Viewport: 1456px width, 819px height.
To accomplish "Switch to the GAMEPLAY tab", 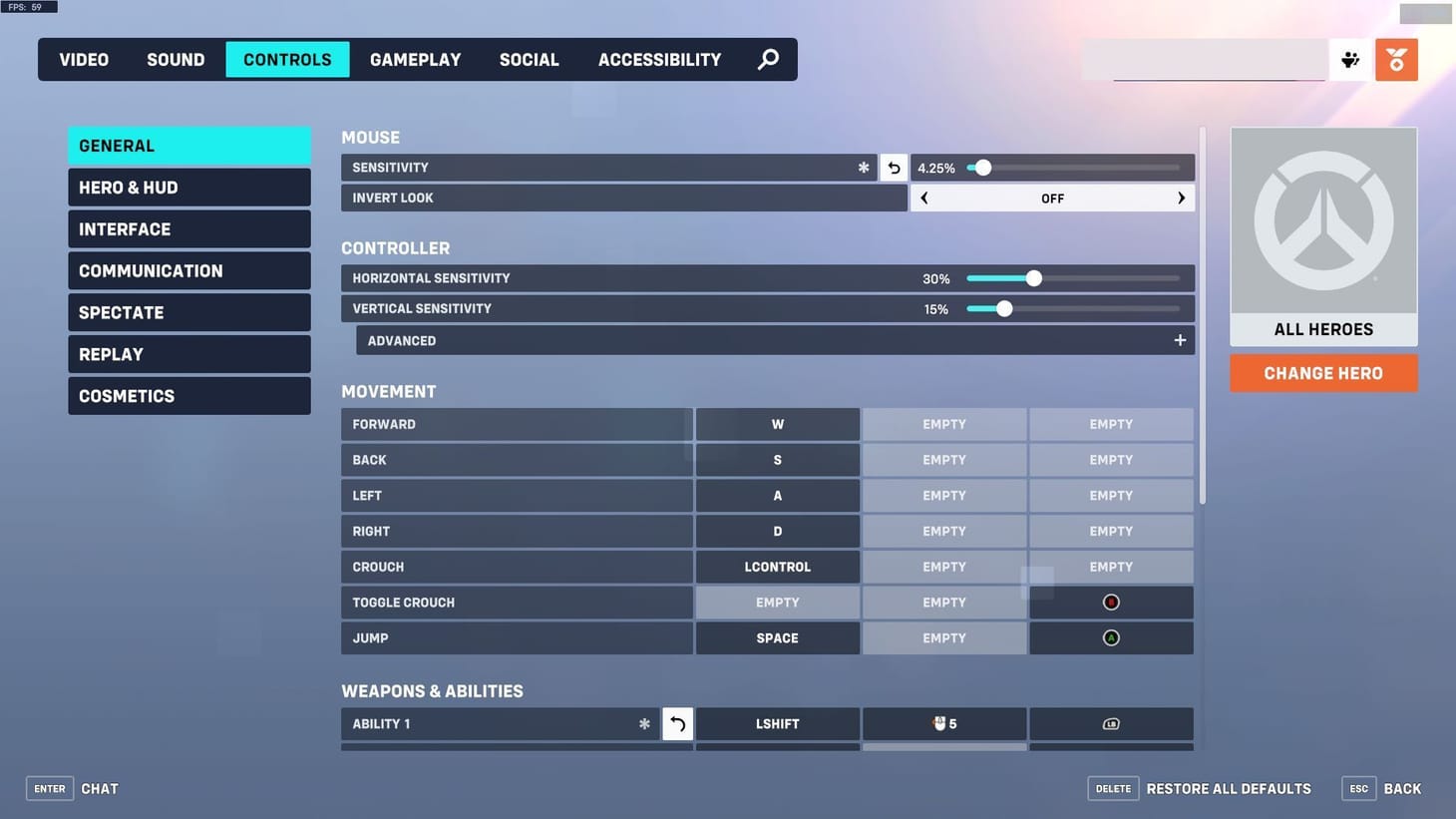I will 415,57.
